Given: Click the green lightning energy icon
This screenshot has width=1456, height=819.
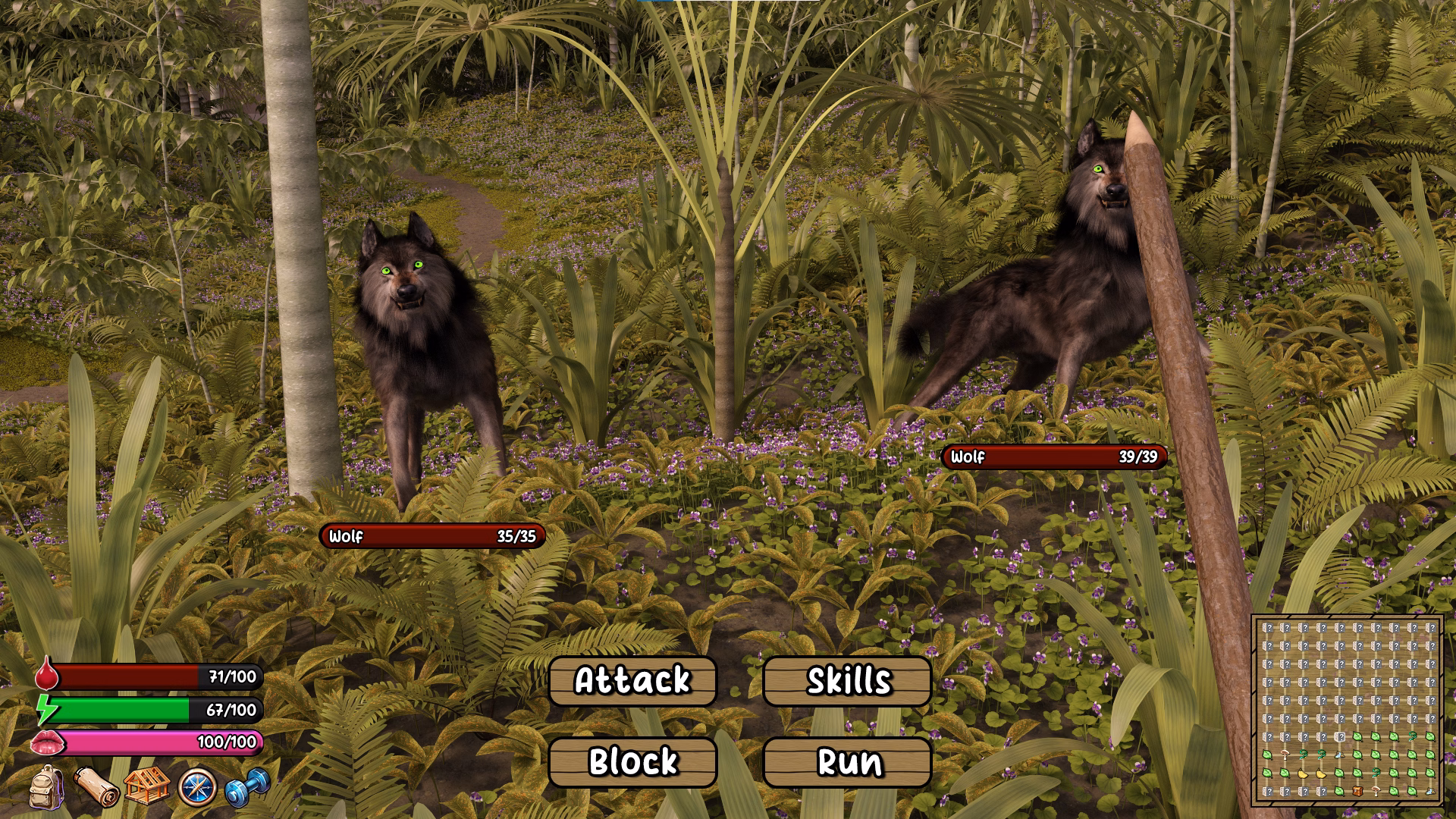Looking at the screenshot, I should pos(47,711).
